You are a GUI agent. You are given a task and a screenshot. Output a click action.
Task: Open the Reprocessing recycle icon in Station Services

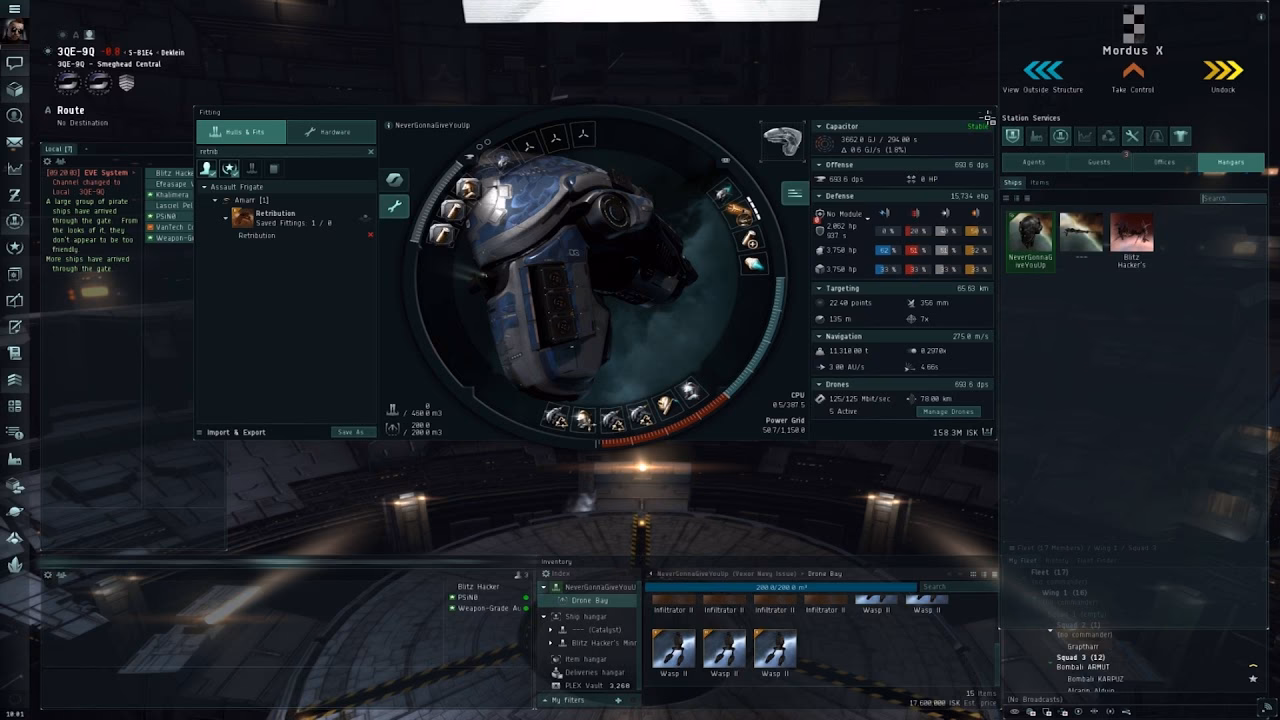tap(1108, 135)
